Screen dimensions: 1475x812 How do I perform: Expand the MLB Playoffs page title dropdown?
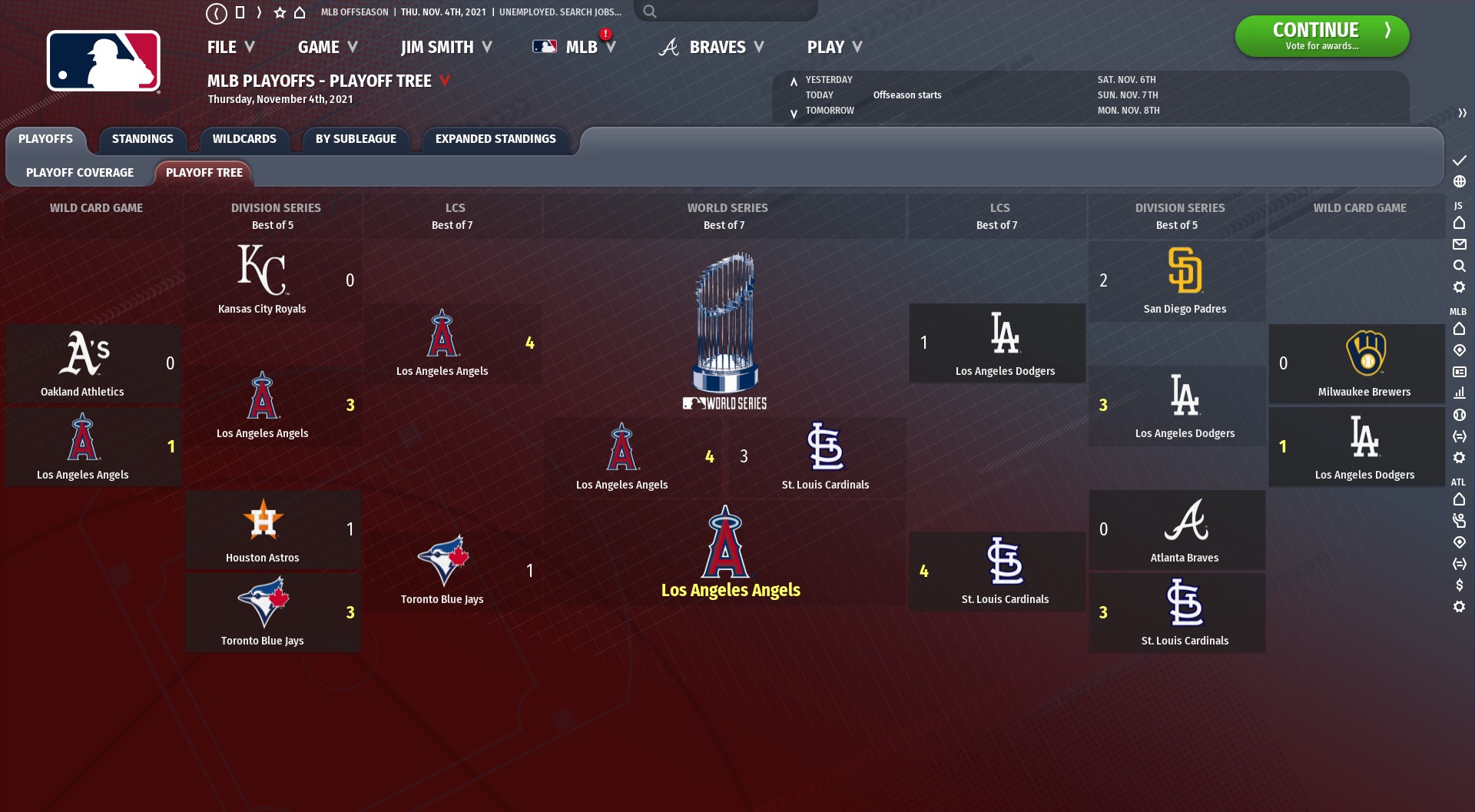(x=444, y=81)
